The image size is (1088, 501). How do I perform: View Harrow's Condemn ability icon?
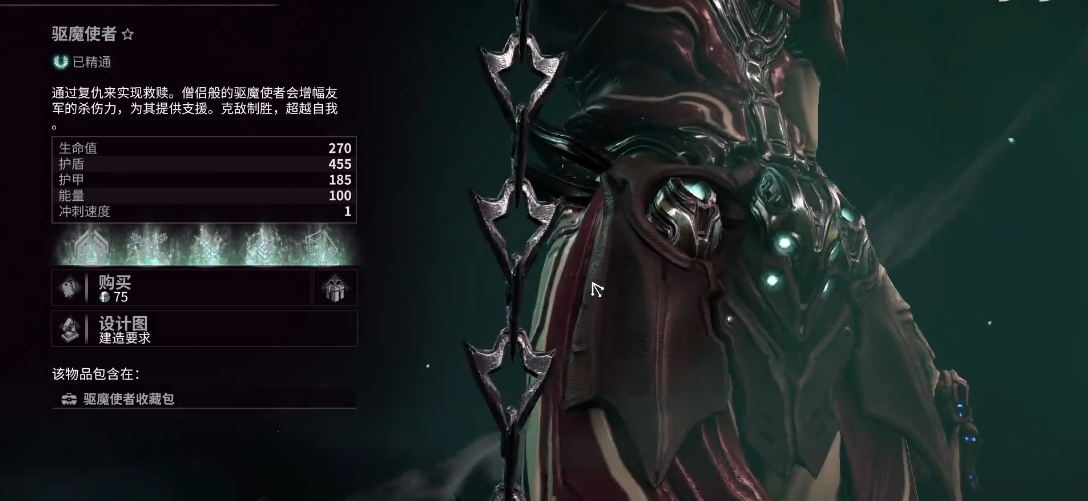coord(149,244)
